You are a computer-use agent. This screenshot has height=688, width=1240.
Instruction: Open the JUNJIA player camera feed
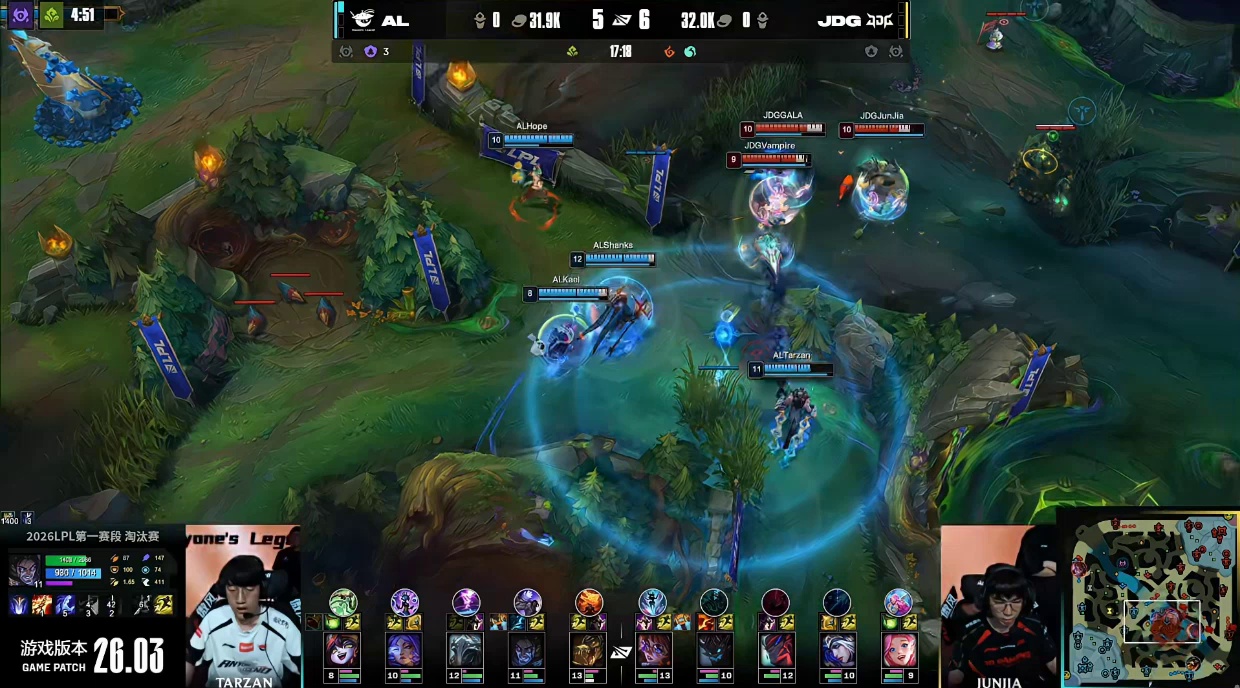tap(998, 606)
